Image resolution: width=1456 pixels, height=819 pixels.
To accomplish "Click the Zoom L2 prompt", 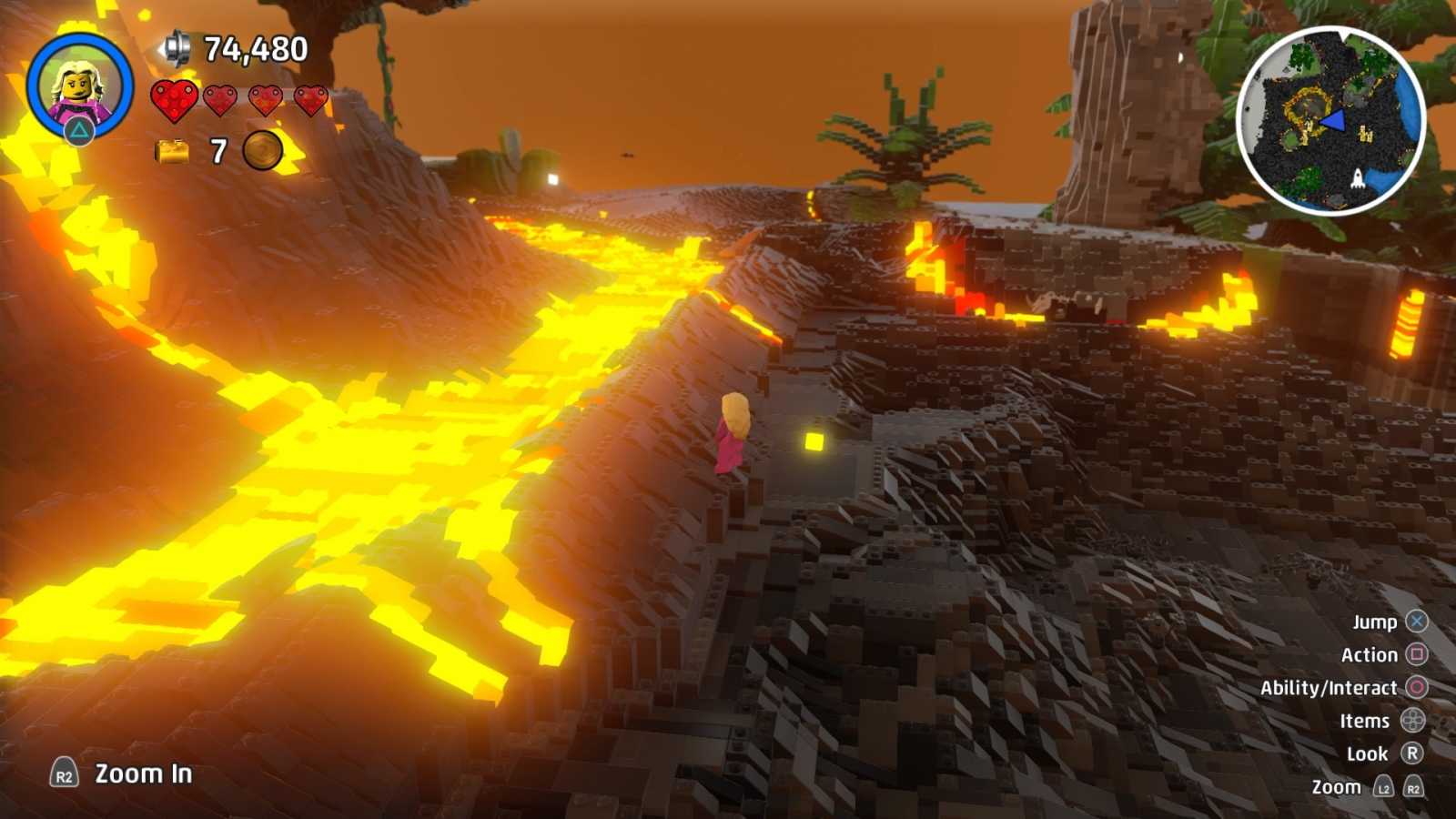I will 1385,786.
